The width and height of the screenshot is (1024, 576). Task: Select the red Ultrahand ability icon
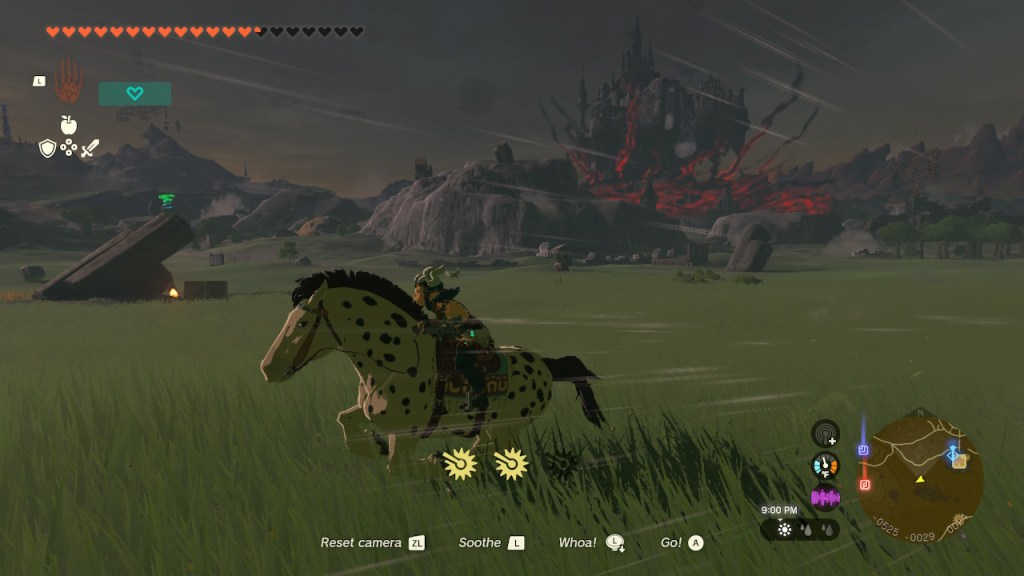coord(68,80)
